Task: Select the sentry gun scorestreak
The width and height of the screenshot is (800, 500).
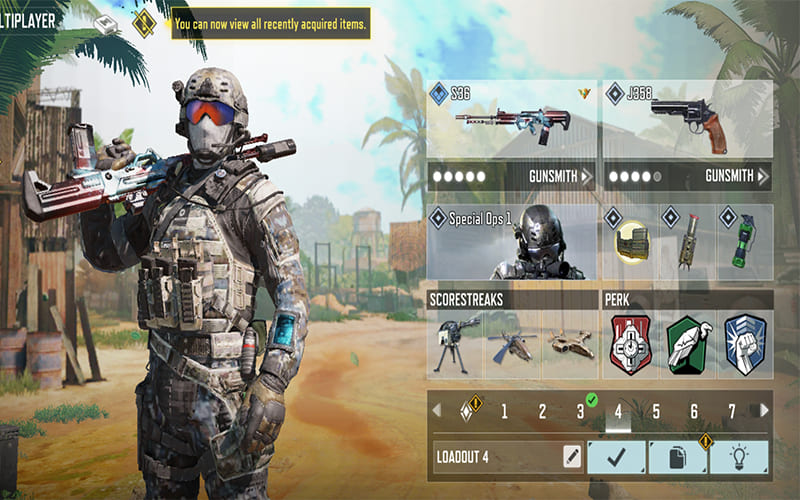Action: click(455, 344)
